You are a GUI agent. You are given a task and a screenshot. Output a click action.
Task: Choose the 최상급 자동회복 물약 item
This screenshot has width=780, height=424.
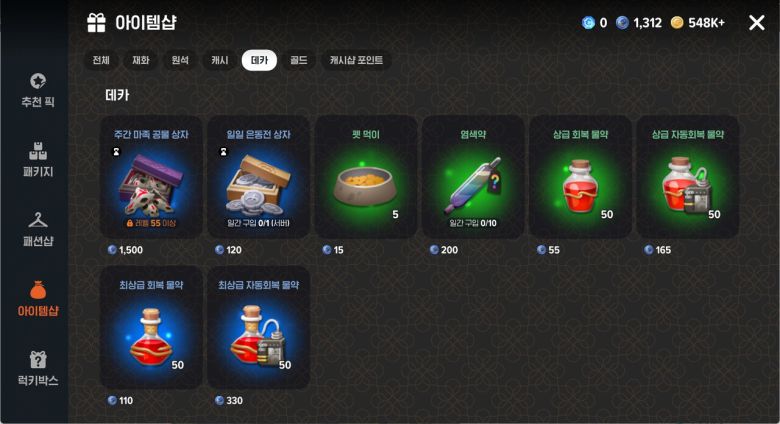258,328
